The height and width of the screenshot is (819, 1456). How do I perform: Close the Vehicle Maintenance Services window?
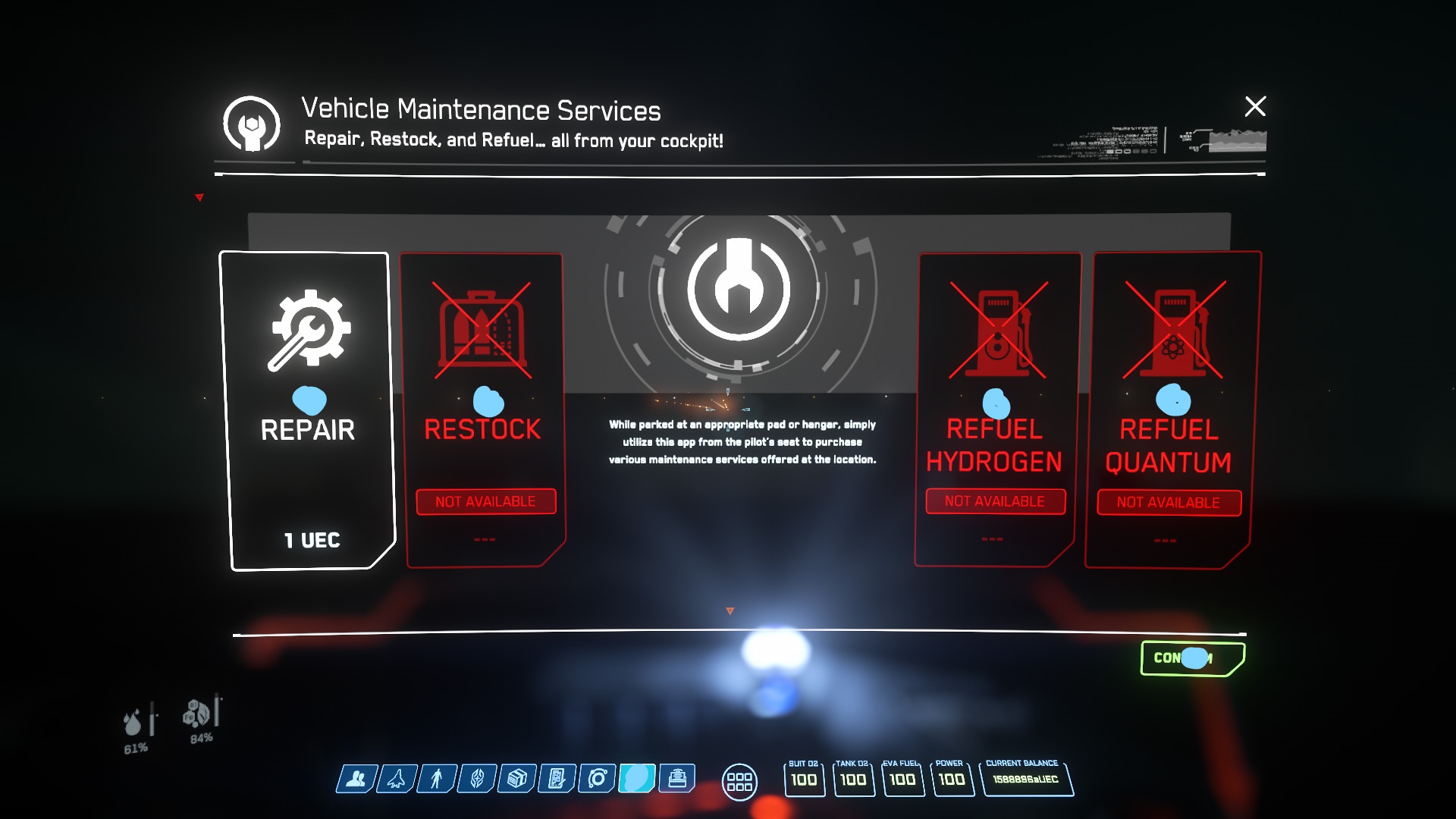1255,106
